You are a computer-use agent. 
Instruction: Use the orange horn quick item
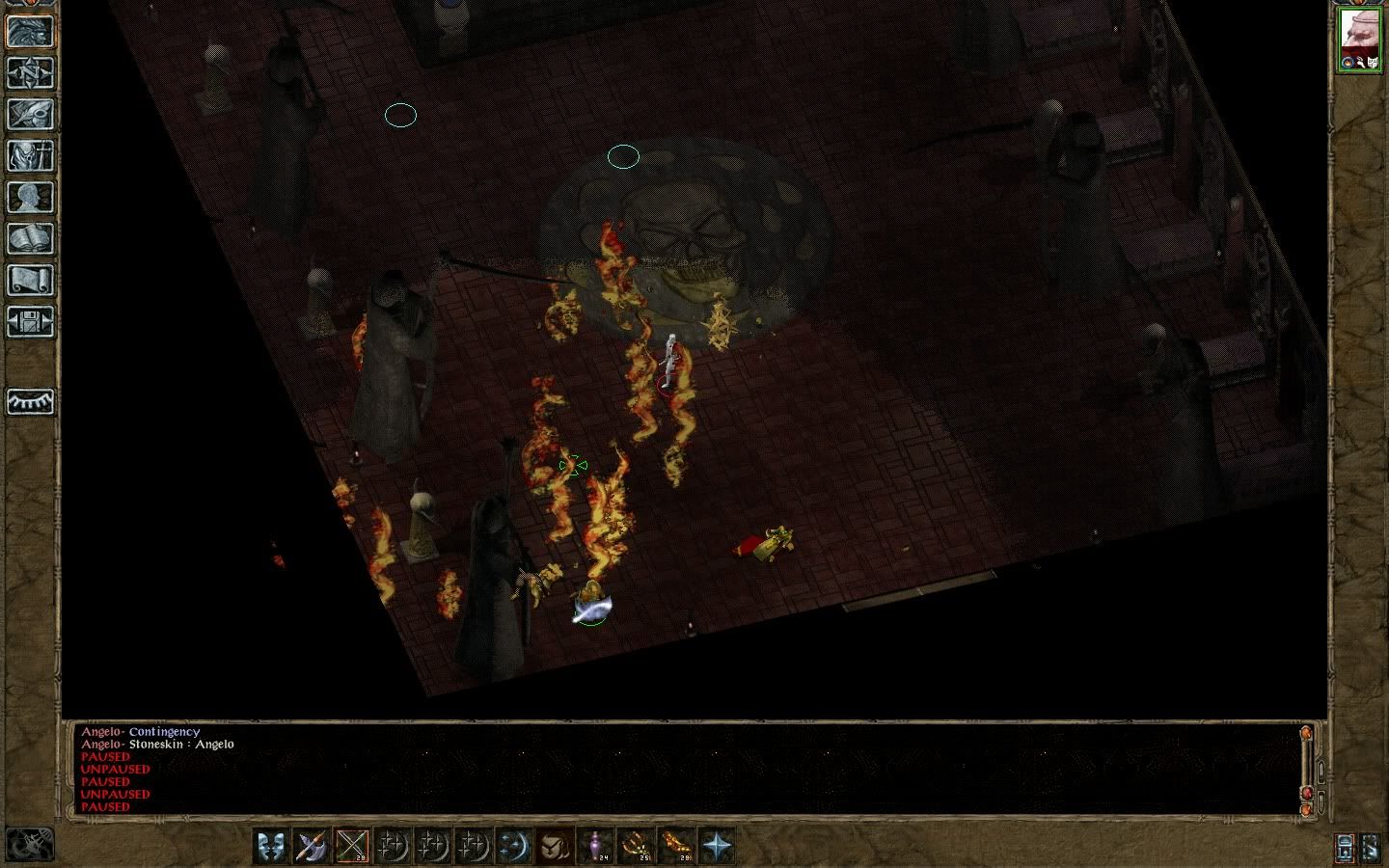pos(676,846)
